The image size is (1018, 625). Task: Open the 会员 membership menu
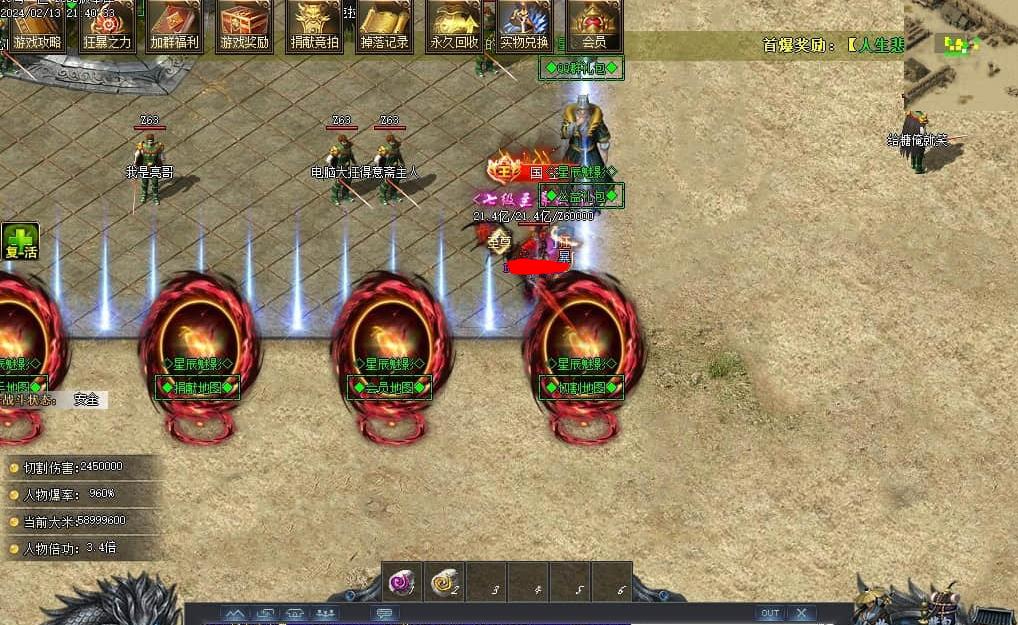click(x=594, y=26)
